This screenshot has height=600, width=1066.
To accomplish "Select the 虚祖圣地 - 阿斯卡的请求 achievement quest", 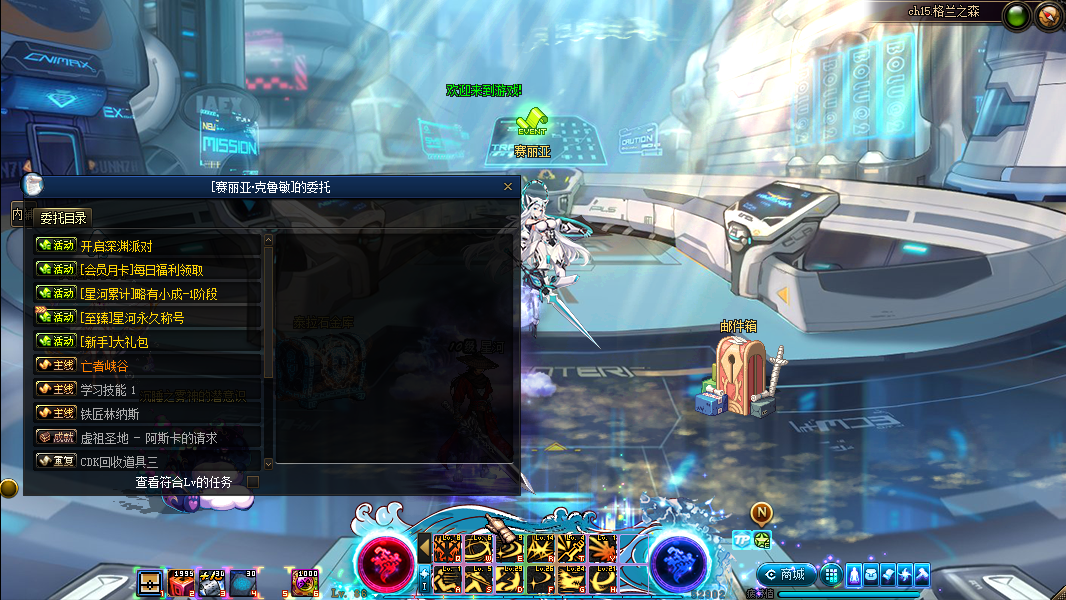I will [148, 438].
